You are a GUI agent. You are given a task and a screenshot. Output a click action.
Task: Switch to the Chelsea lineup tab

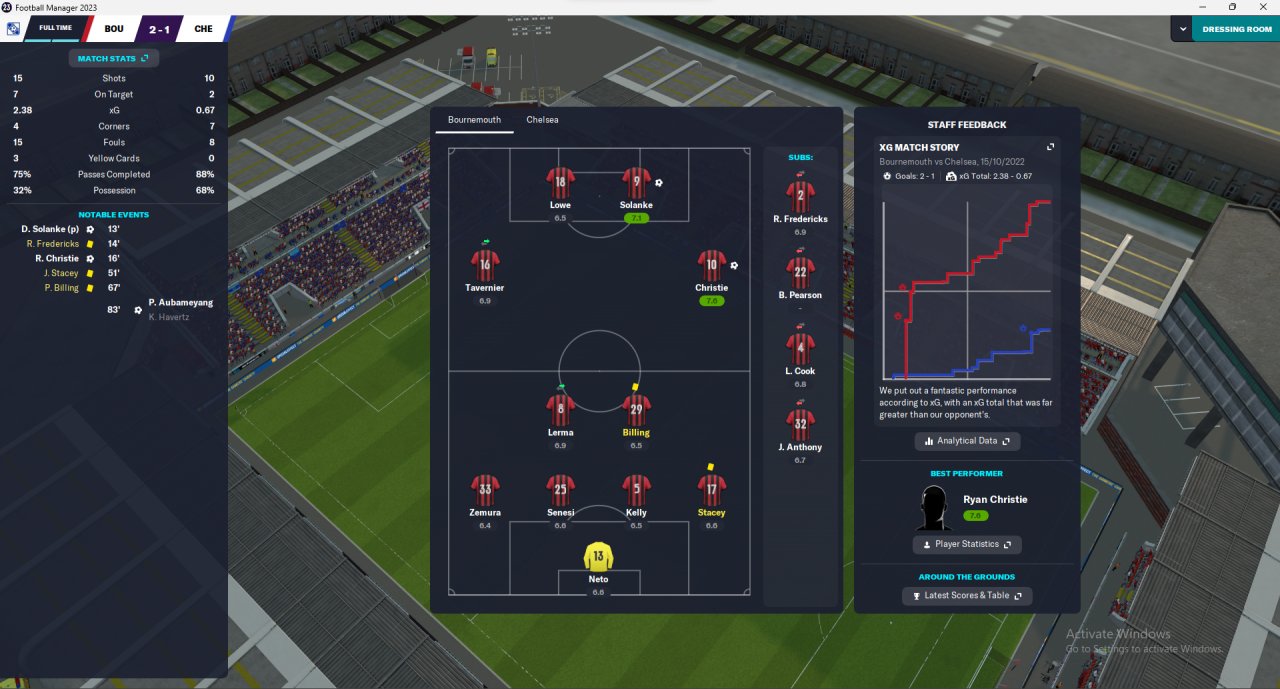click(542, 120)
